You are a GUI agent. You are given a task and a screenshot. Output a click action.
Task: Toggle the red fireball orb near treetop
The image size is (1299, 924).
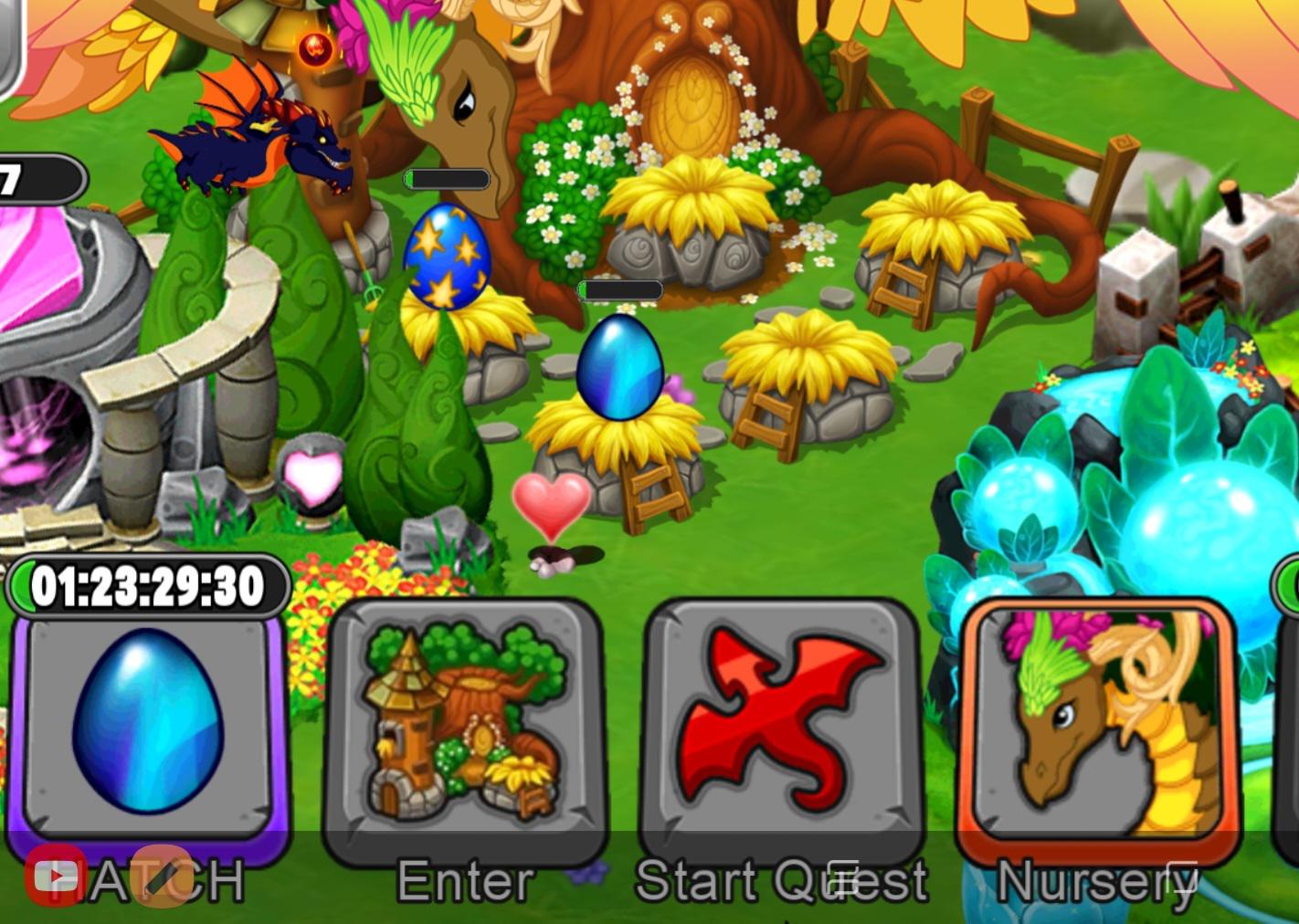(313, 50)
